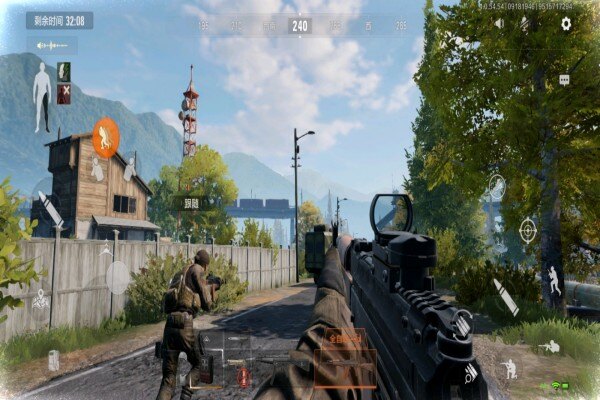Tap the crosshair aim button
The image size is (600, 400).
(527, 231)
